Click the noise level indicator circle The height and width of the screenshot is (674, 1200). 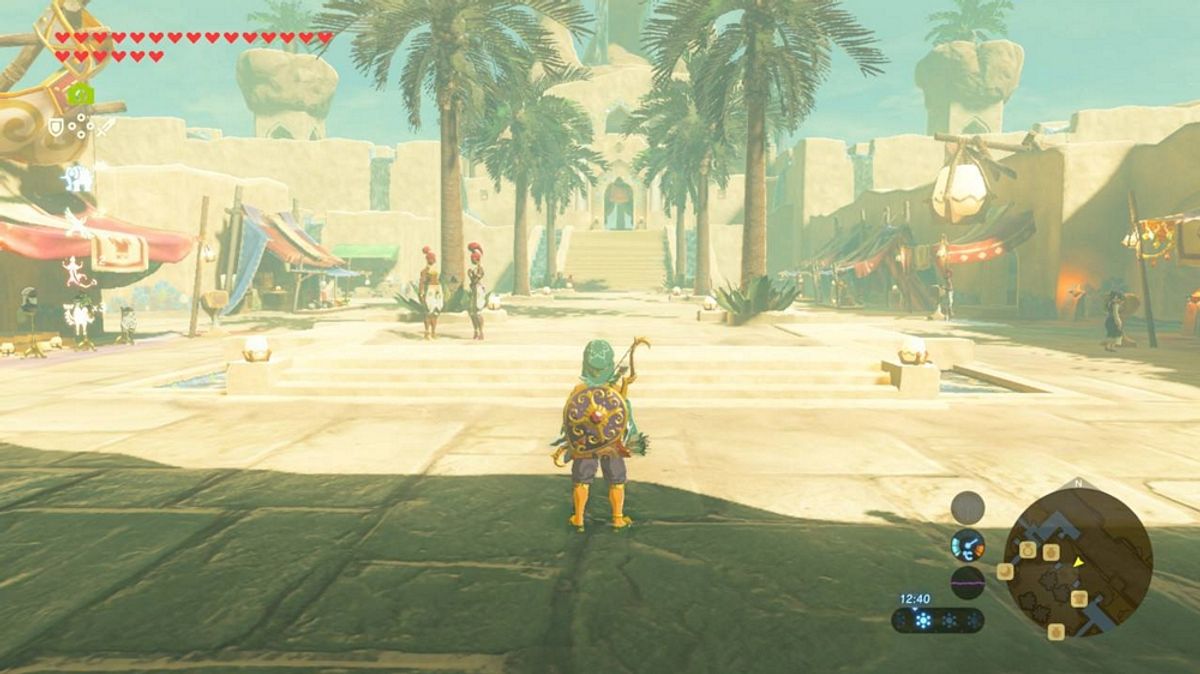[x=967, y=582]
